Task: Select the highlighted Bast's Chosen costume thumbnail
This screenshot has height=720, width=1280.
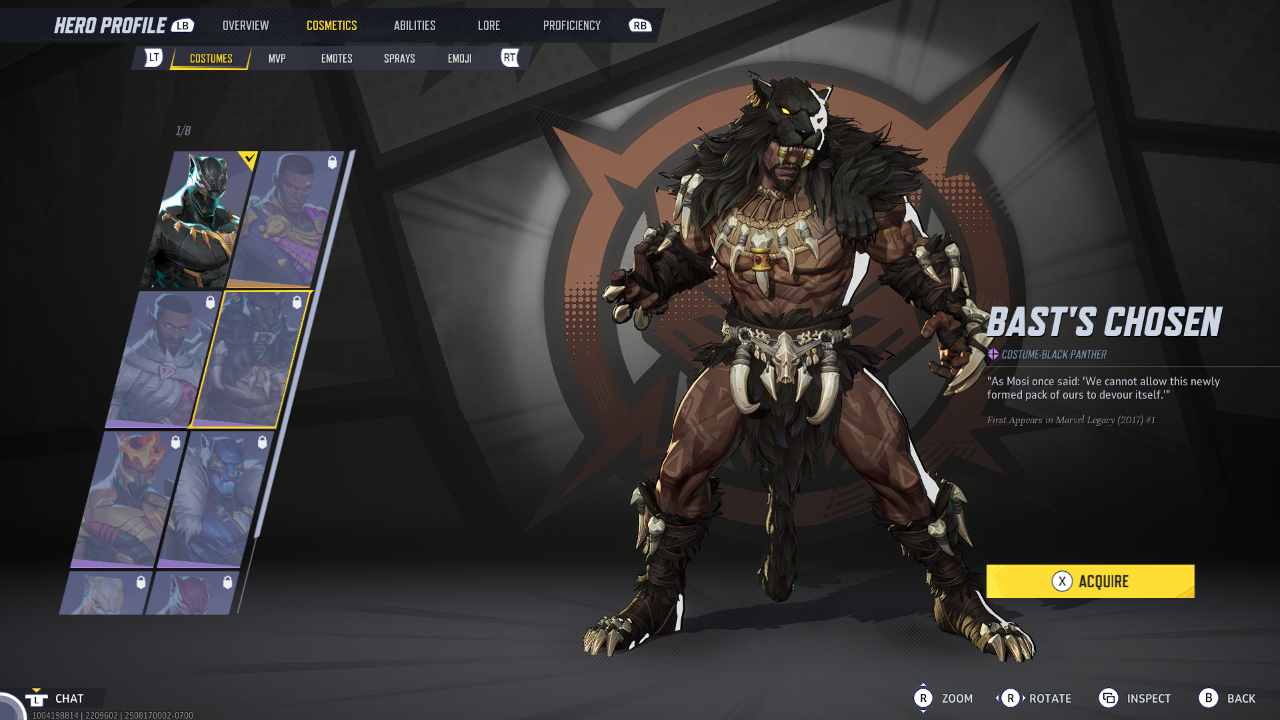Action: (252, 360)
